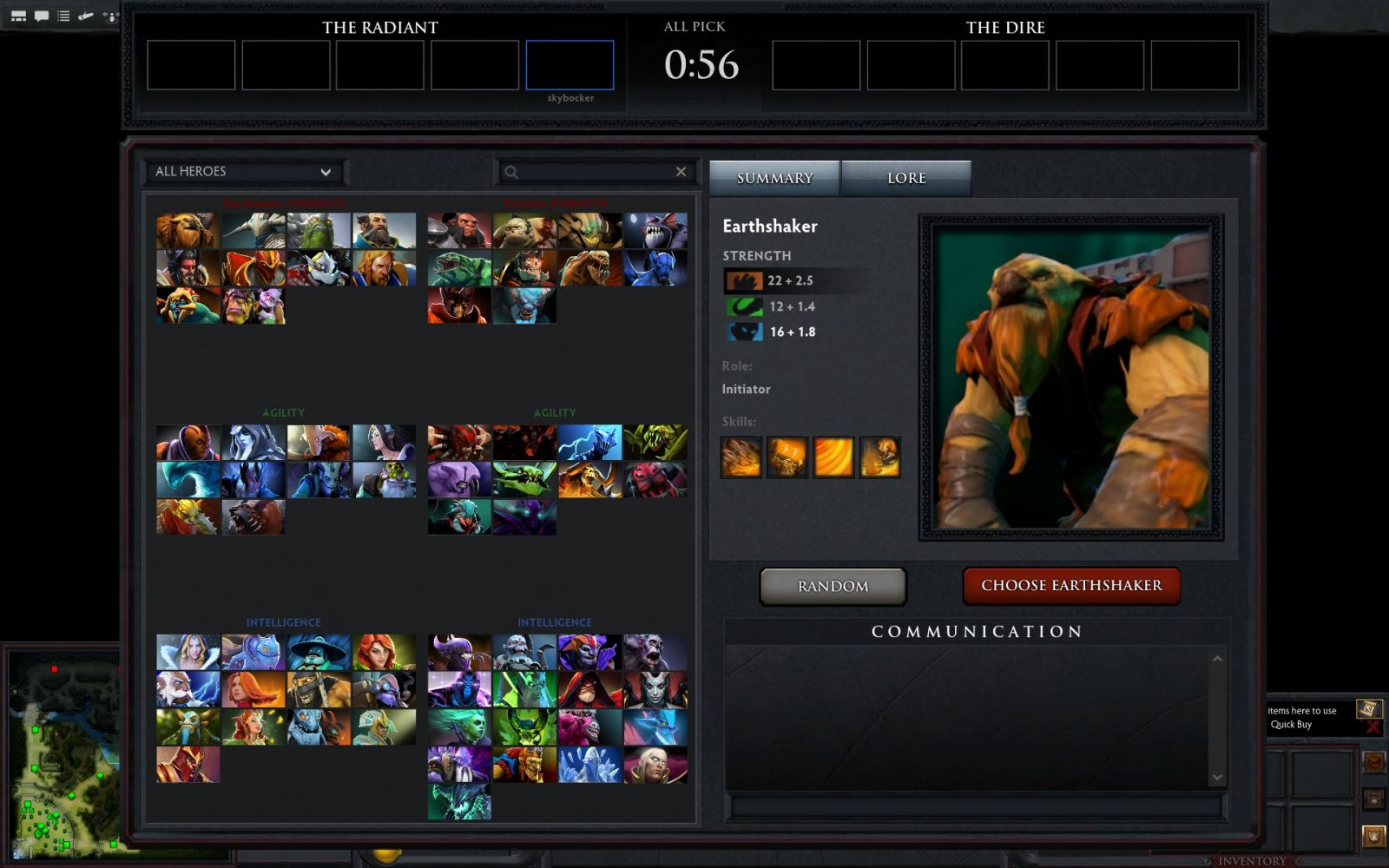
Task: View the Fissure skill icon
Action: coord(741,457)
